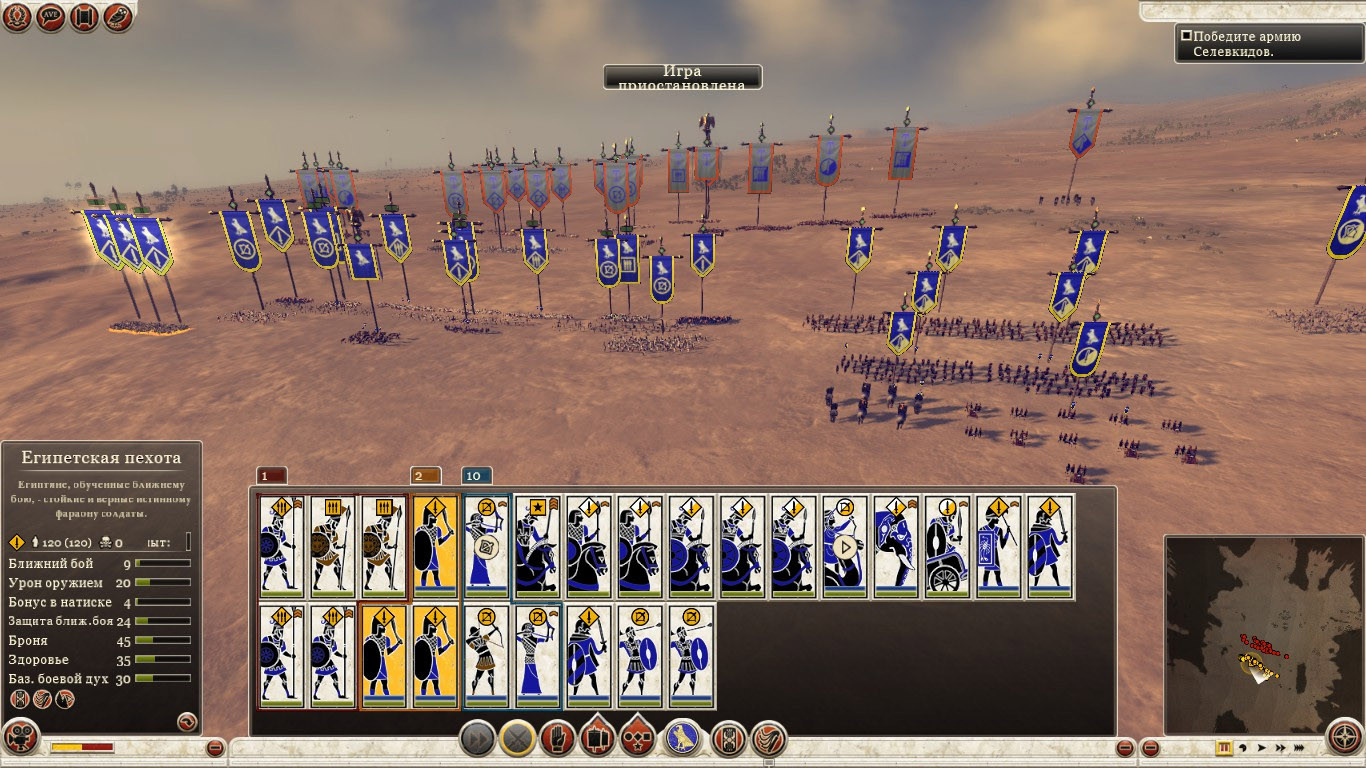Toggle the defeat Seleucid army objective checkbox
Viewport: 1366px width, 768px height.
pyautogui.click(x=1186, y=36)
